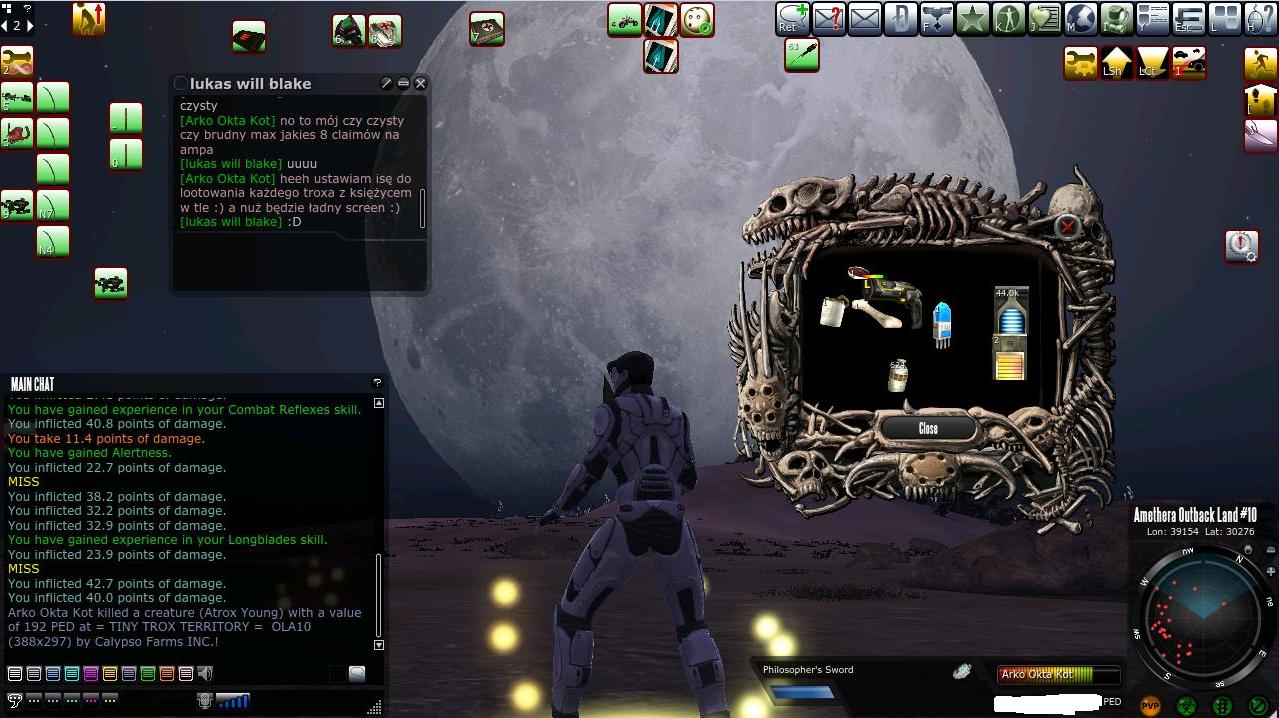Viewport: 1279px width, 718px height.
Task: Click the new chat bubble icon with plus
Action: click(792, 18)
